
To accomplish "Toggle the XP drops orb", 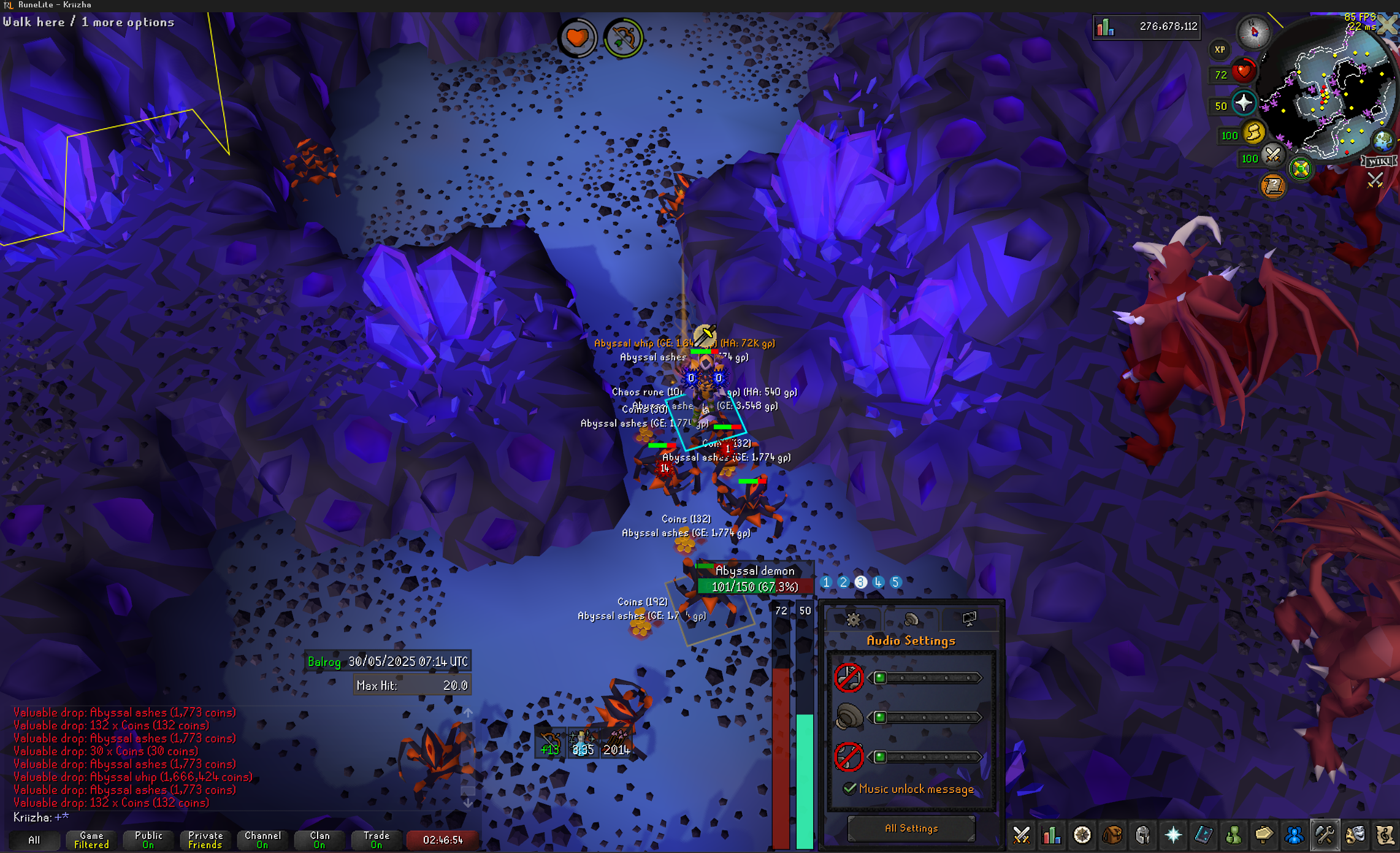I will 1220,50.
